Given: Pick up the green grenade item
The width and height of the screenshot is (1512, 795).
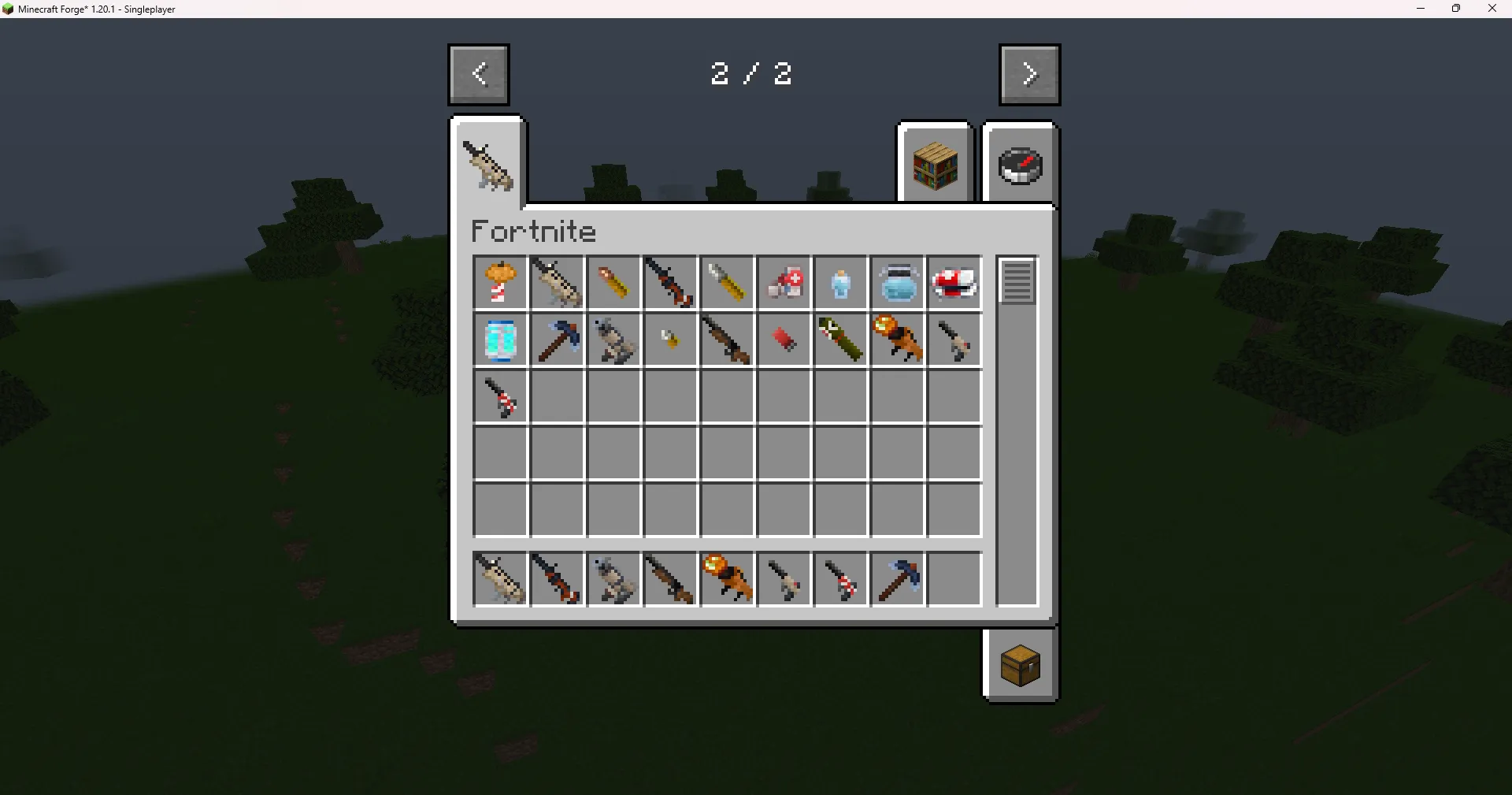Looking at the screenshot, I should [840, 340].
